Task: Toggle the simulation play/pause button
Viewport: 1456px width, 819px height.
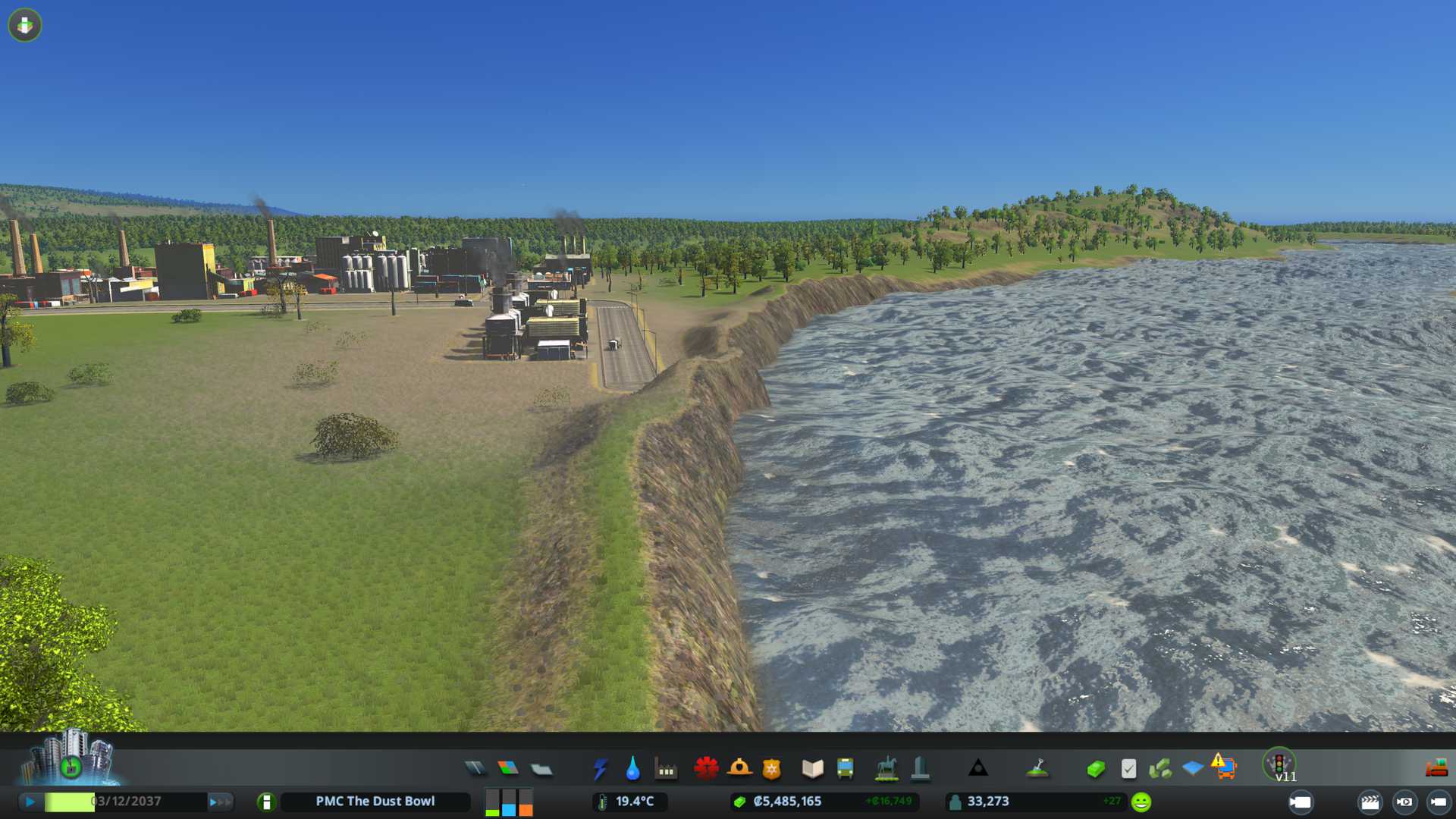Action: (30, 802)
